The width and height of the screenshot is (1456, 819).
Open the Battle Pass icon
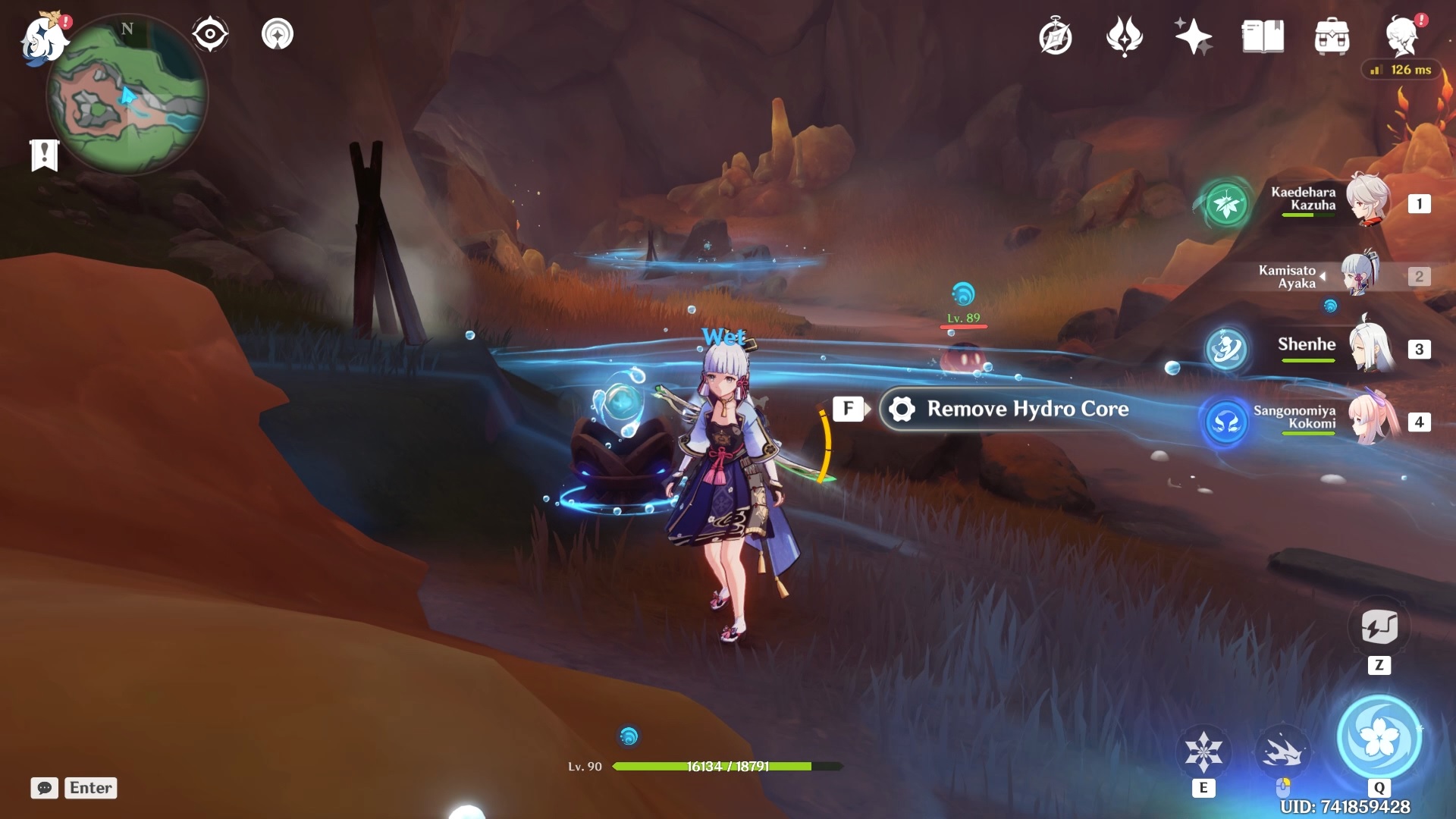coord(1124,36)
